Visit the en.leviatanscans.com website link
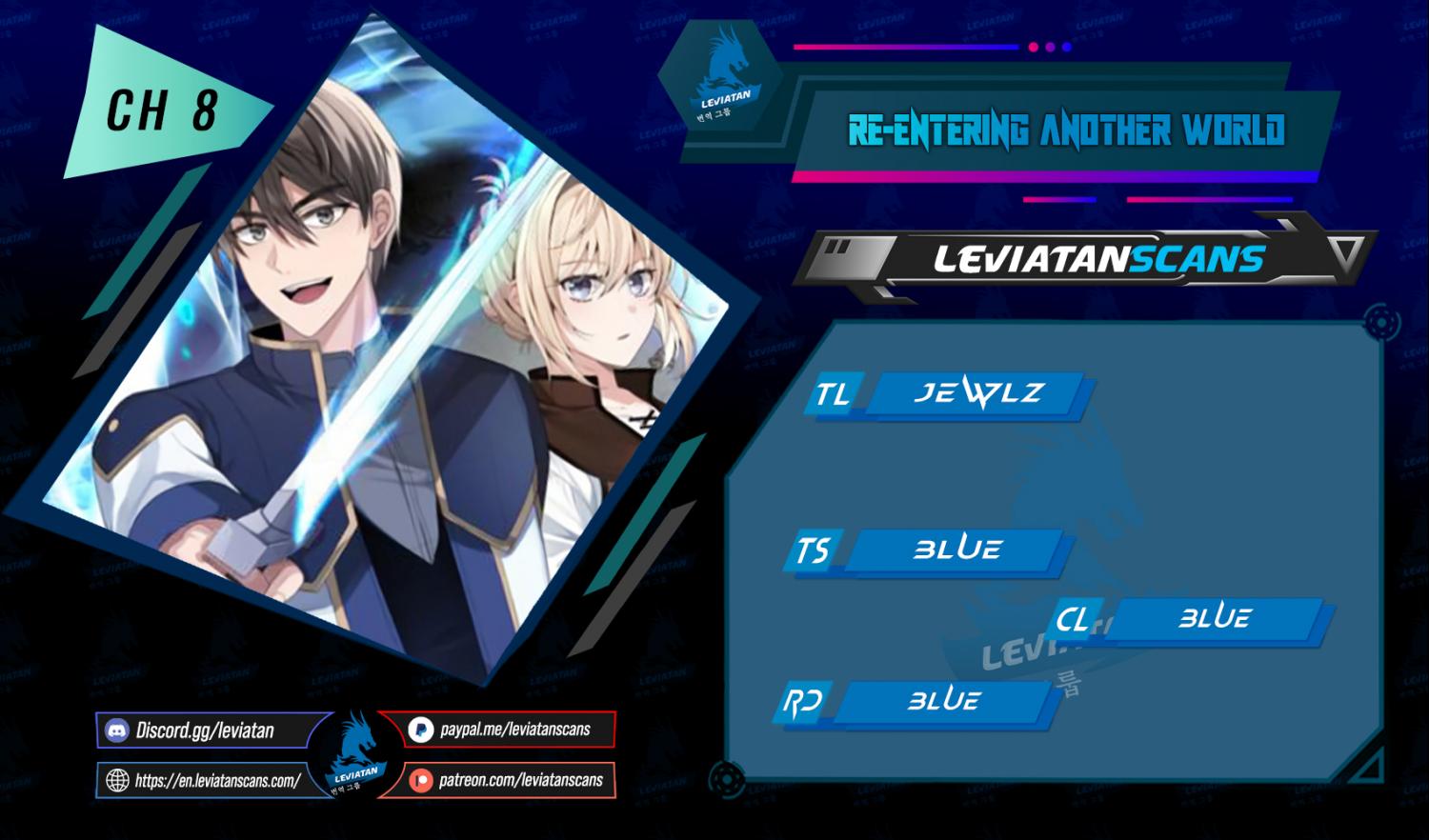The width and height of the screenshot is (1429, 840). (216, 781)
